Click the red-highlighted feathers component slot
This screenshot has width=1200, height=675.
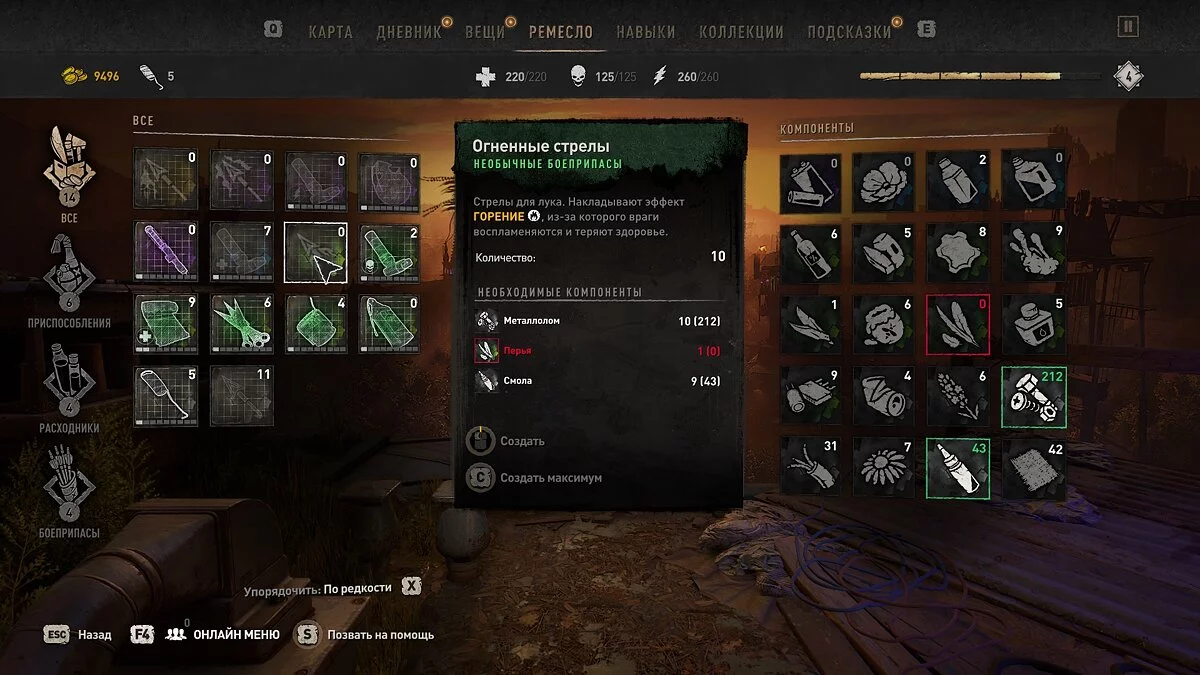(x=958, y=324)
